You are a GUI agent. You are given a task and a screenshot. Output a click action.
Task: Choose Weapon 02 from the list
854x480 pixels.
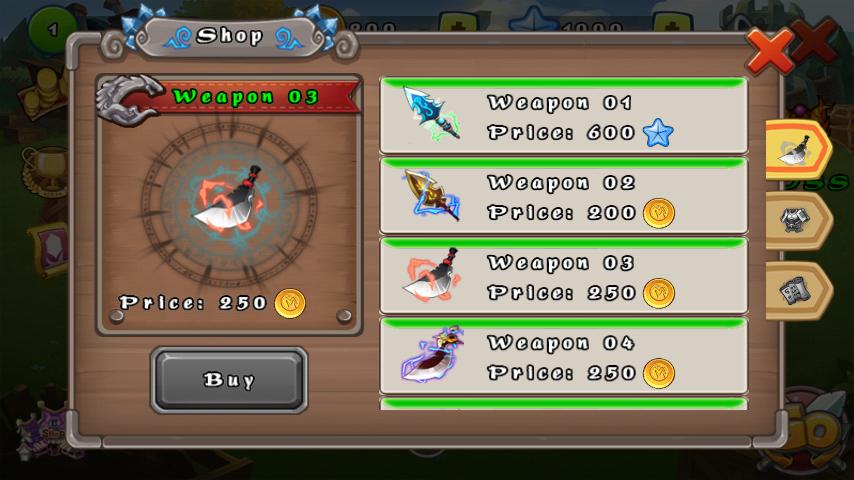coord(563,197)
